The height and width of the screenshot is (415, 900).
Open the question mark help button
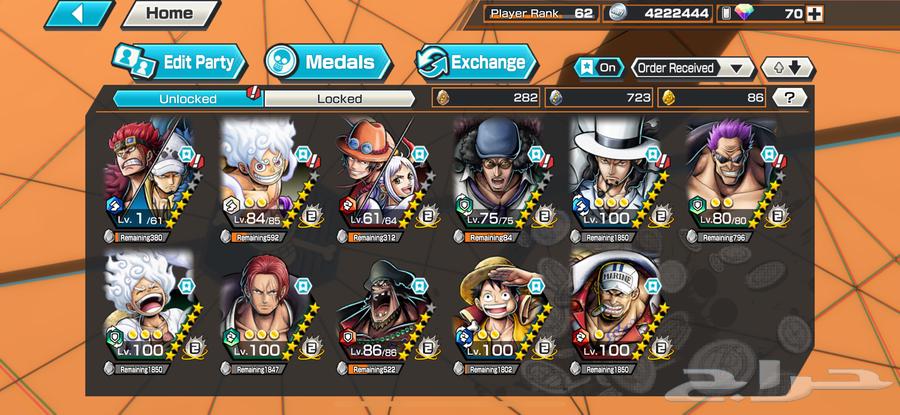click(x=790, y=98)
